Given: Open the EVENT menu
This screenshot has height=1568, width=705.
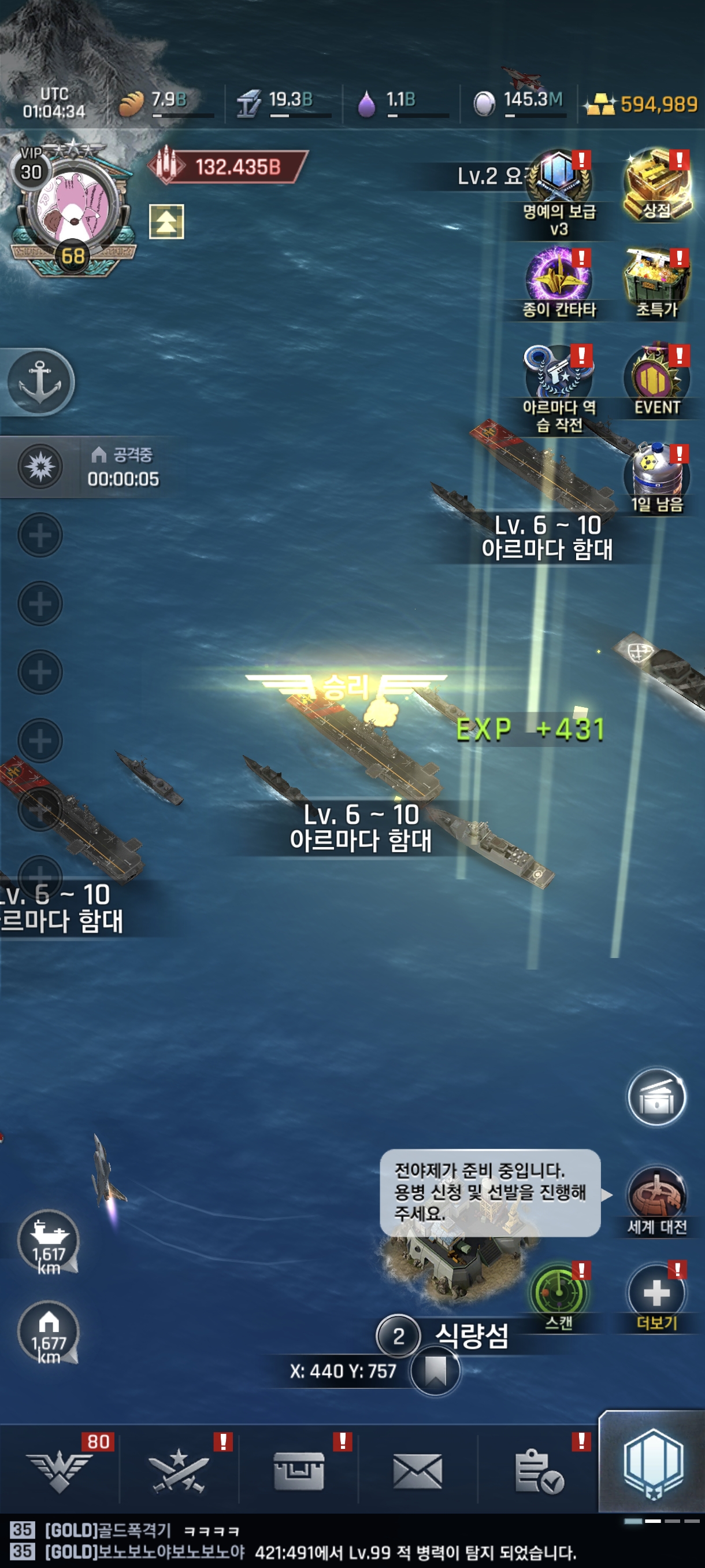Looking at the screenshot, I should coord(656,380).
